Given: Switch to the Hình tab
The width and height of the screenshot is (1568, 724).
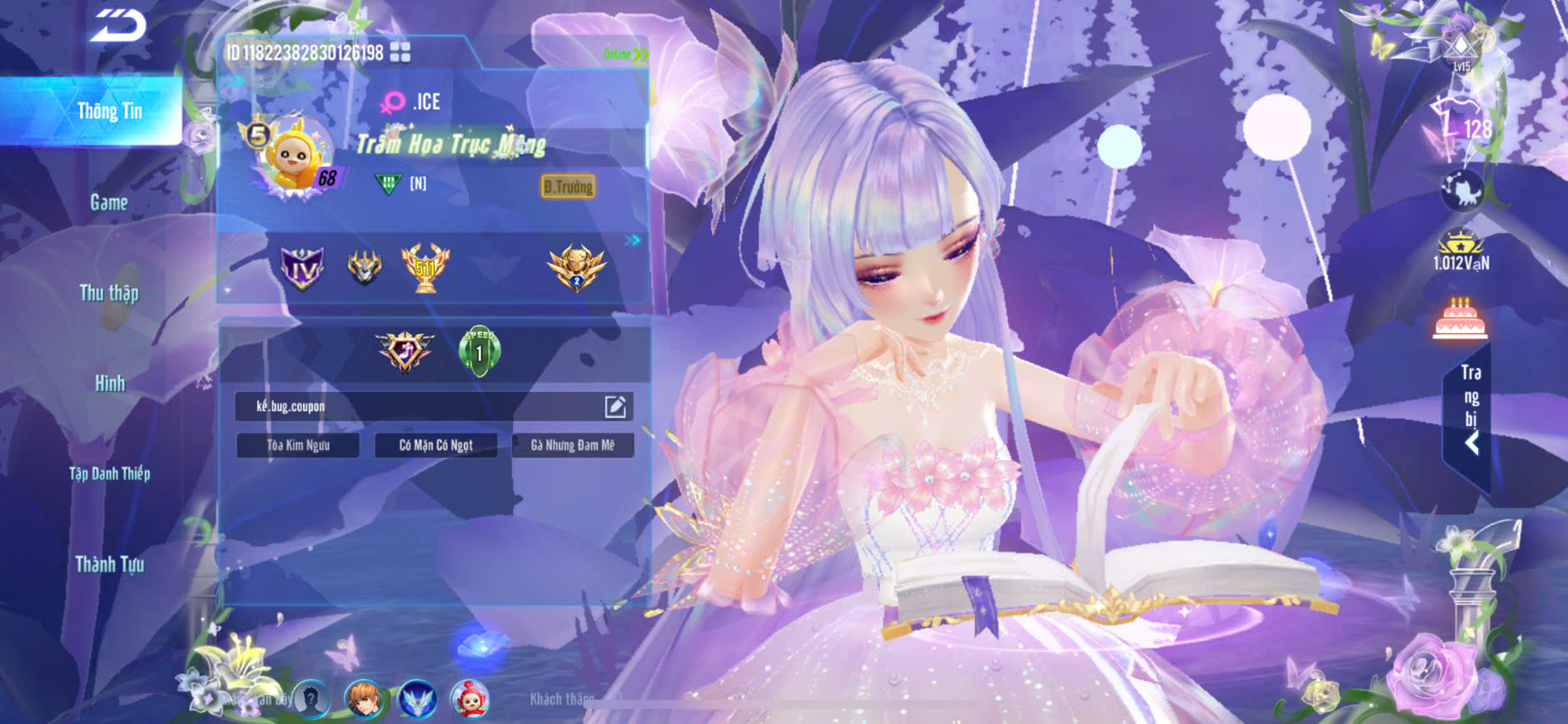Looking at the screenshot, I should (109, 384).
